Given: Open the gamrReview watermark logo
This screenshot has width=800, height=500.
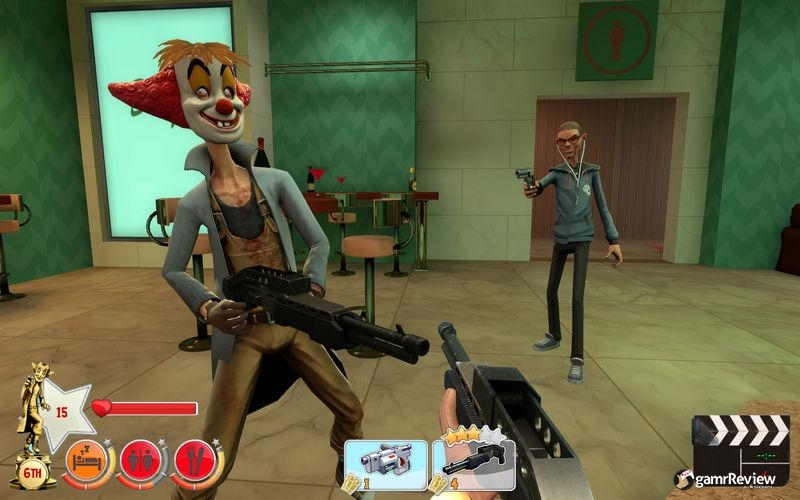Looking at the screenshot, I should coord(734,481).
